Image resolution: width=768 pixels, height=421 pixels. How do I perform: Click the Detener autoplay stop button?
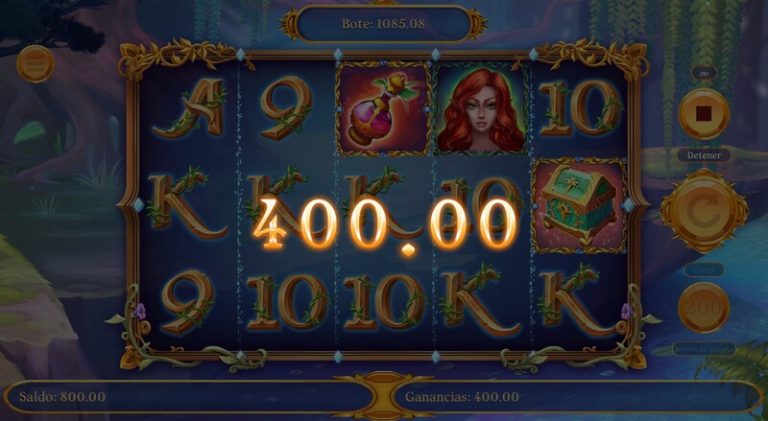[x=703, y=112]
